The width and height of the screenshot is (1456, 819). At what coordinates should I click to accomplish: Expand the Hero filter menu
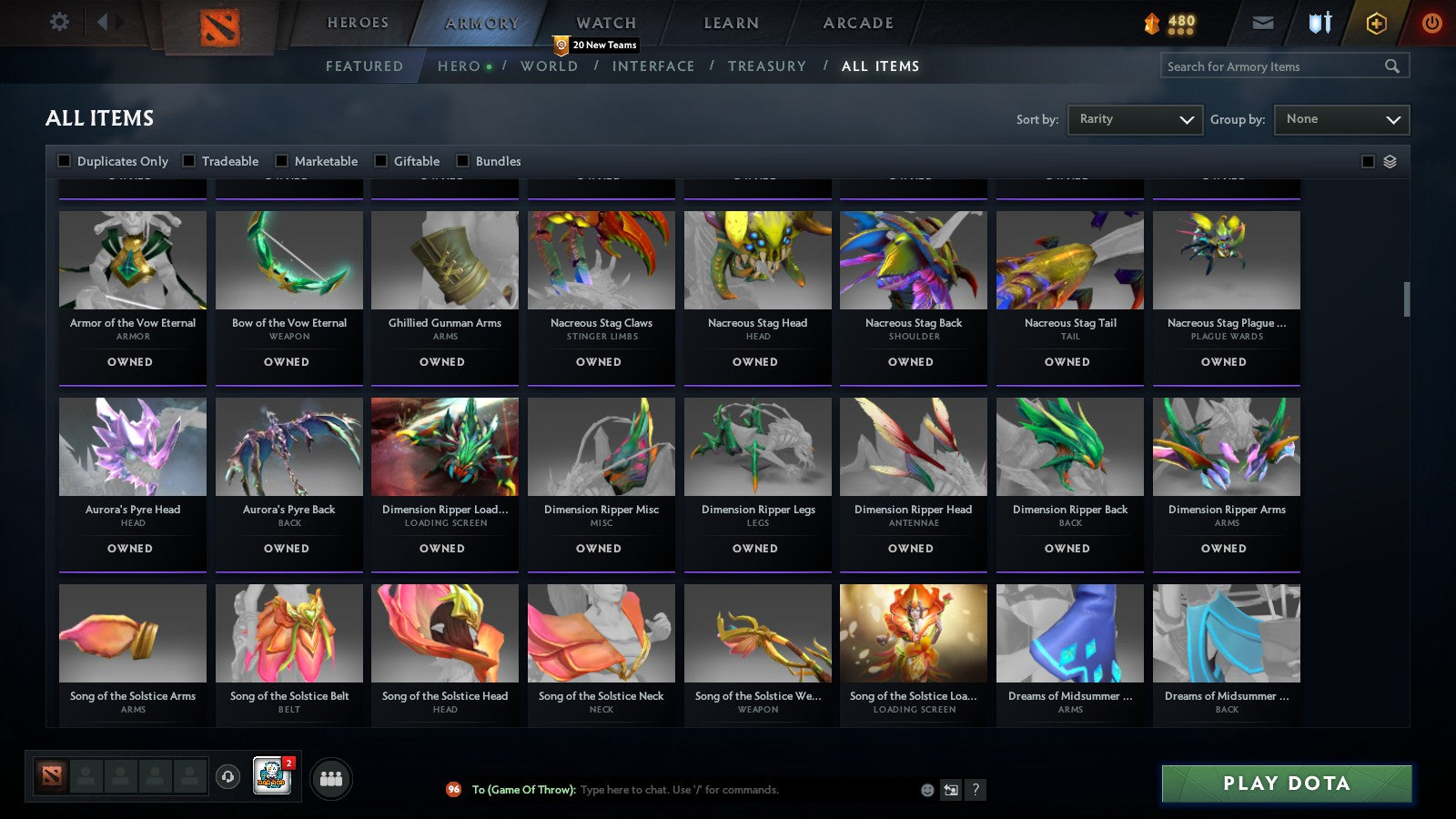(x=462, y=66)
